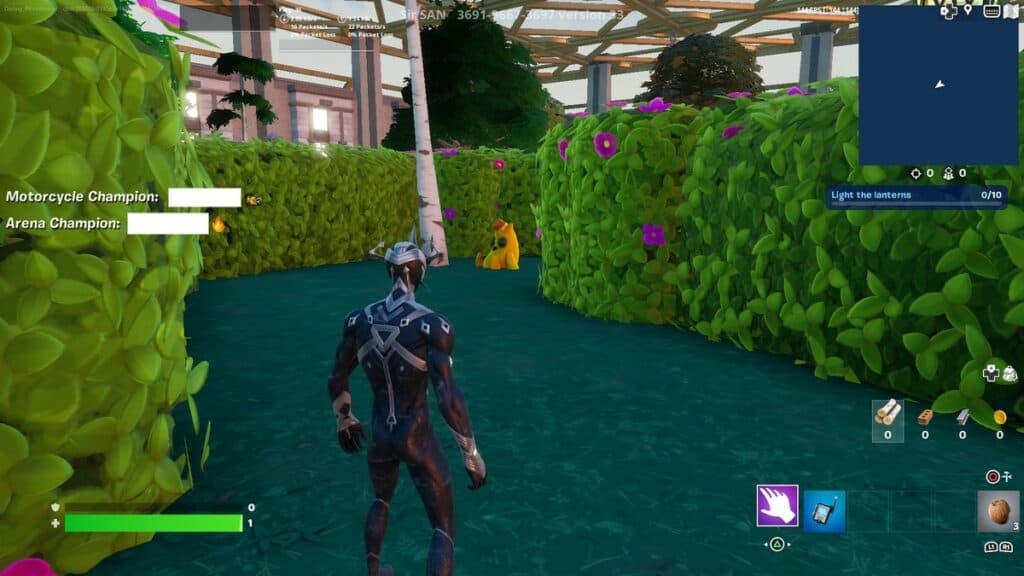The width and height of the screenshot is (1024, 576).
Task: Click the gold coin resource icon
Action: click(x=999, y=416)
